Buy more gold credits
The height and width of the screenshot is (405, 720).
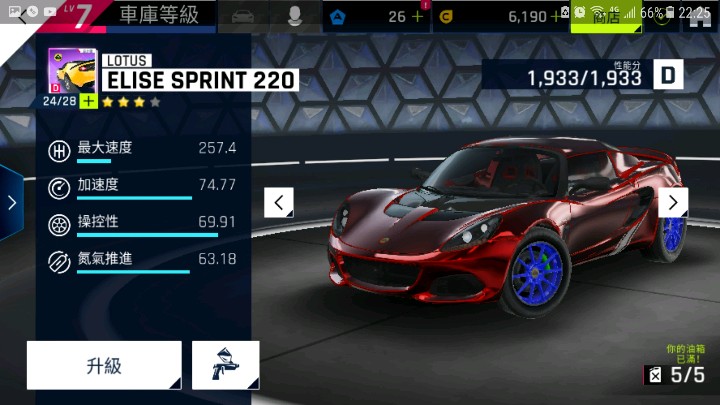tap(556, 17)
